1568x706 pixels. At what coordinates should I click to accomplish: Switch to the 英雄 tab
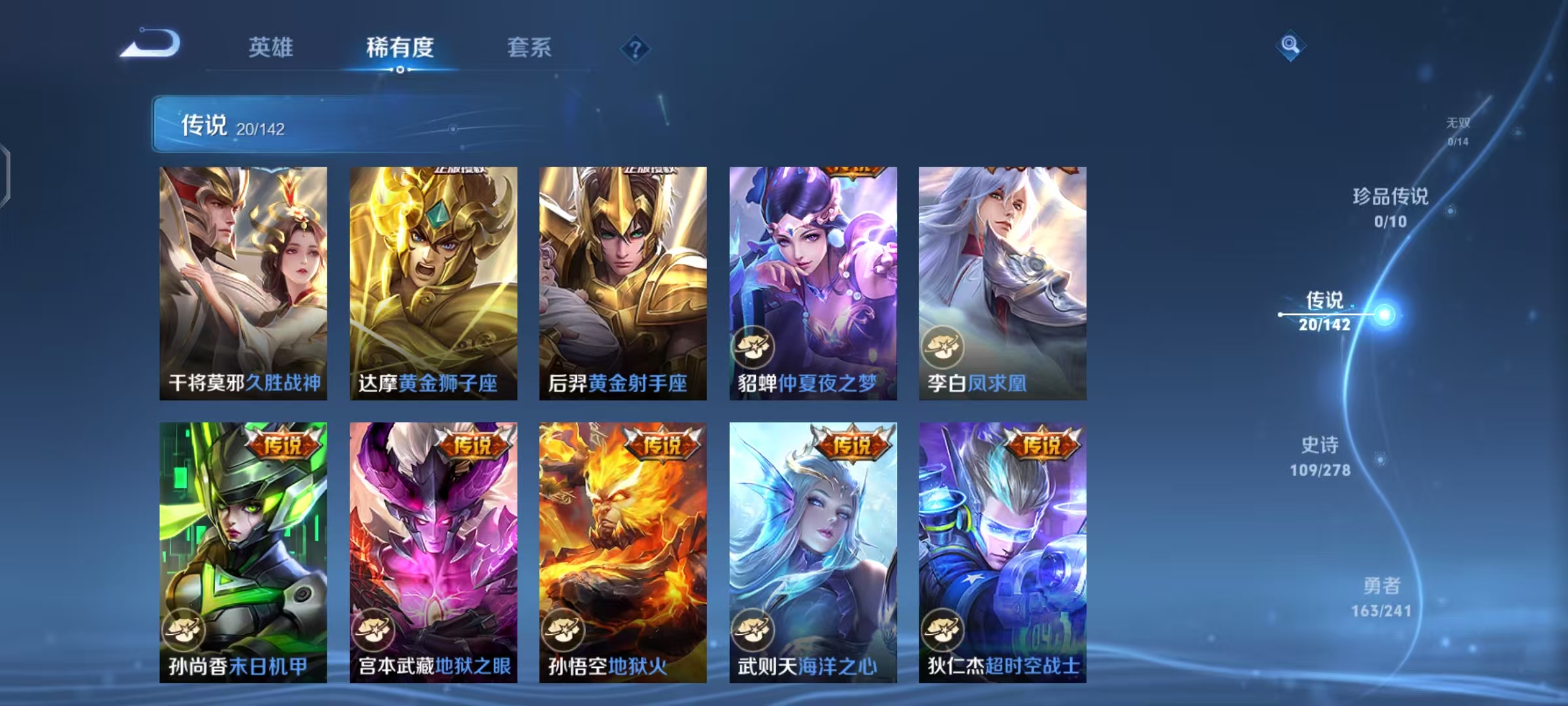coord(270,47)
